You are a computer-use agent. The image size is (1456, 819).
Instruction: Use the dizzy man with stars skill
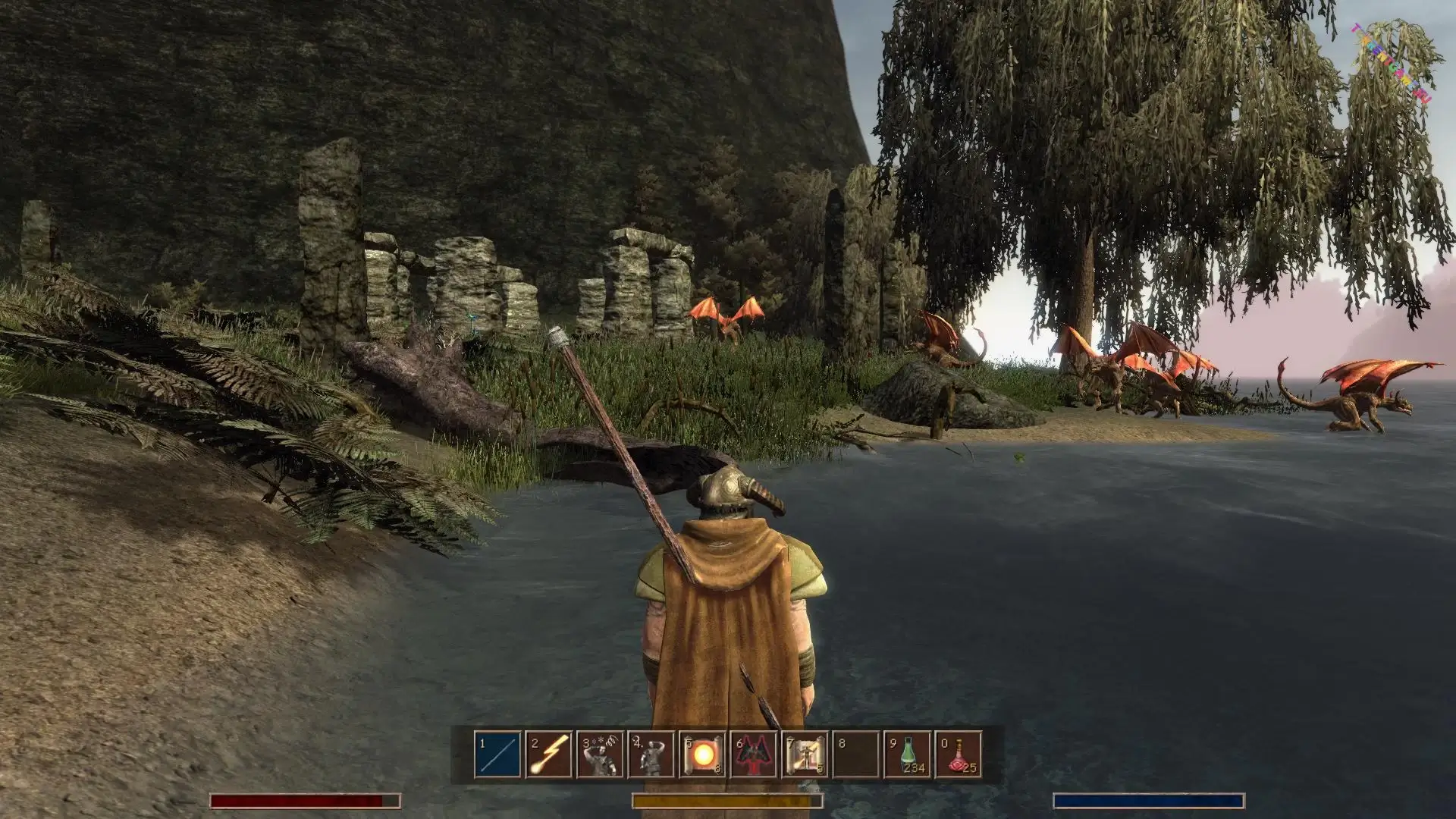[601, 755]
